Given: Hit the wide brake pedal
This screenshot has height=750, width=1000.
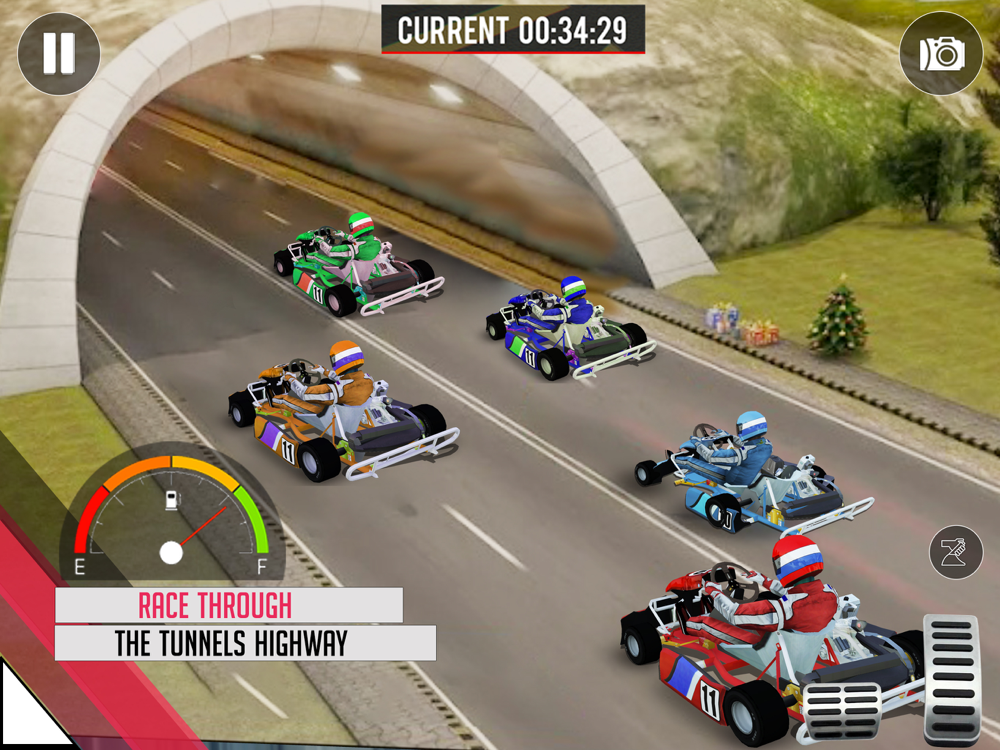Looking at the screenshot, I should (842, 711).
